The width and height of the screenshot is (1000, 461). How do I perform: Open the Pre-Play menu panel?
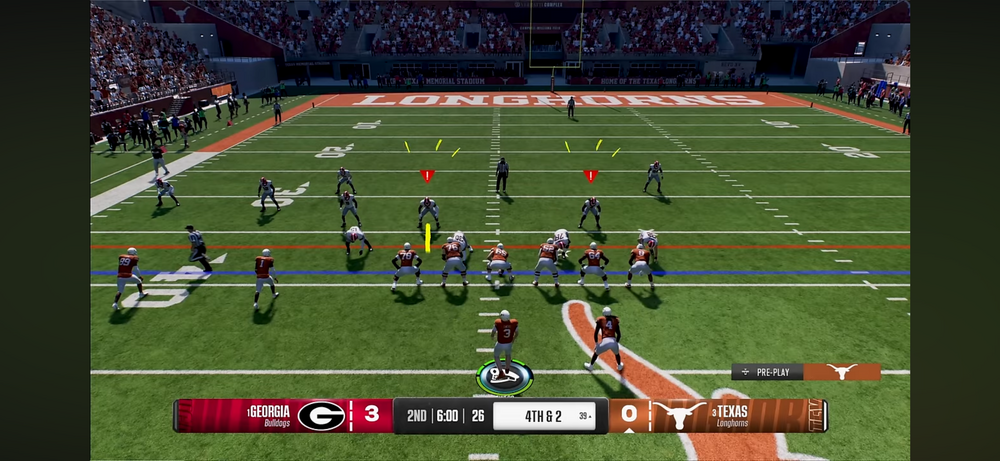point(767,372)
